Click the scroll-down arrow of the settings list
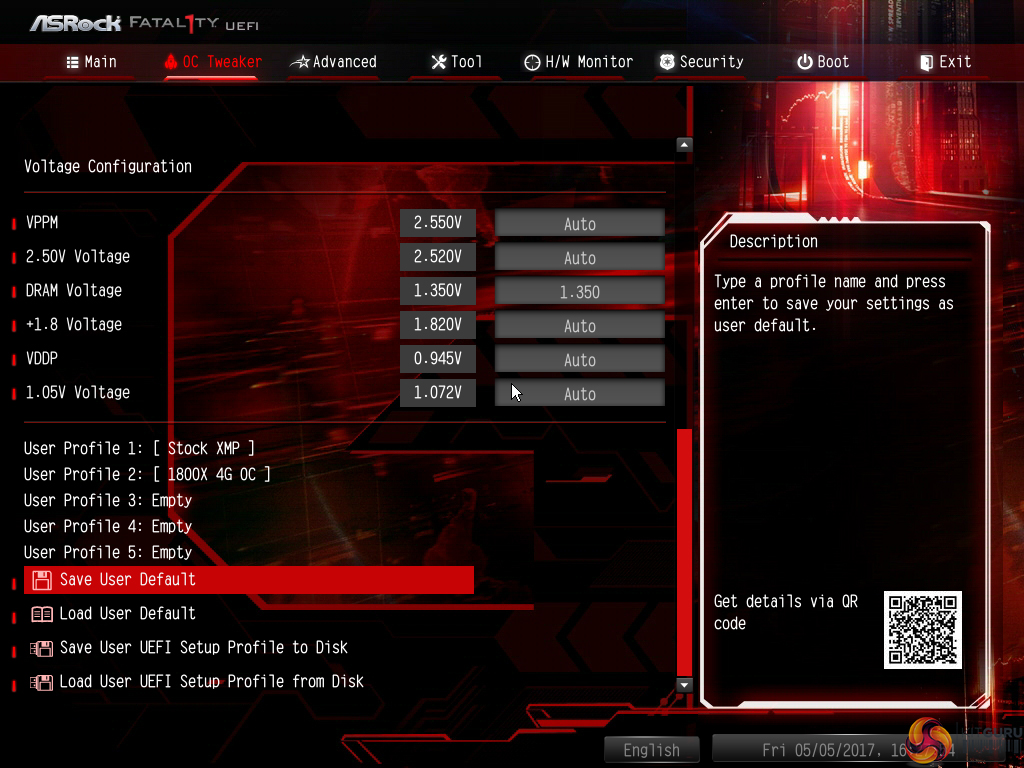The width and height of the screenshot is (1024, 768). click(684, 685)
